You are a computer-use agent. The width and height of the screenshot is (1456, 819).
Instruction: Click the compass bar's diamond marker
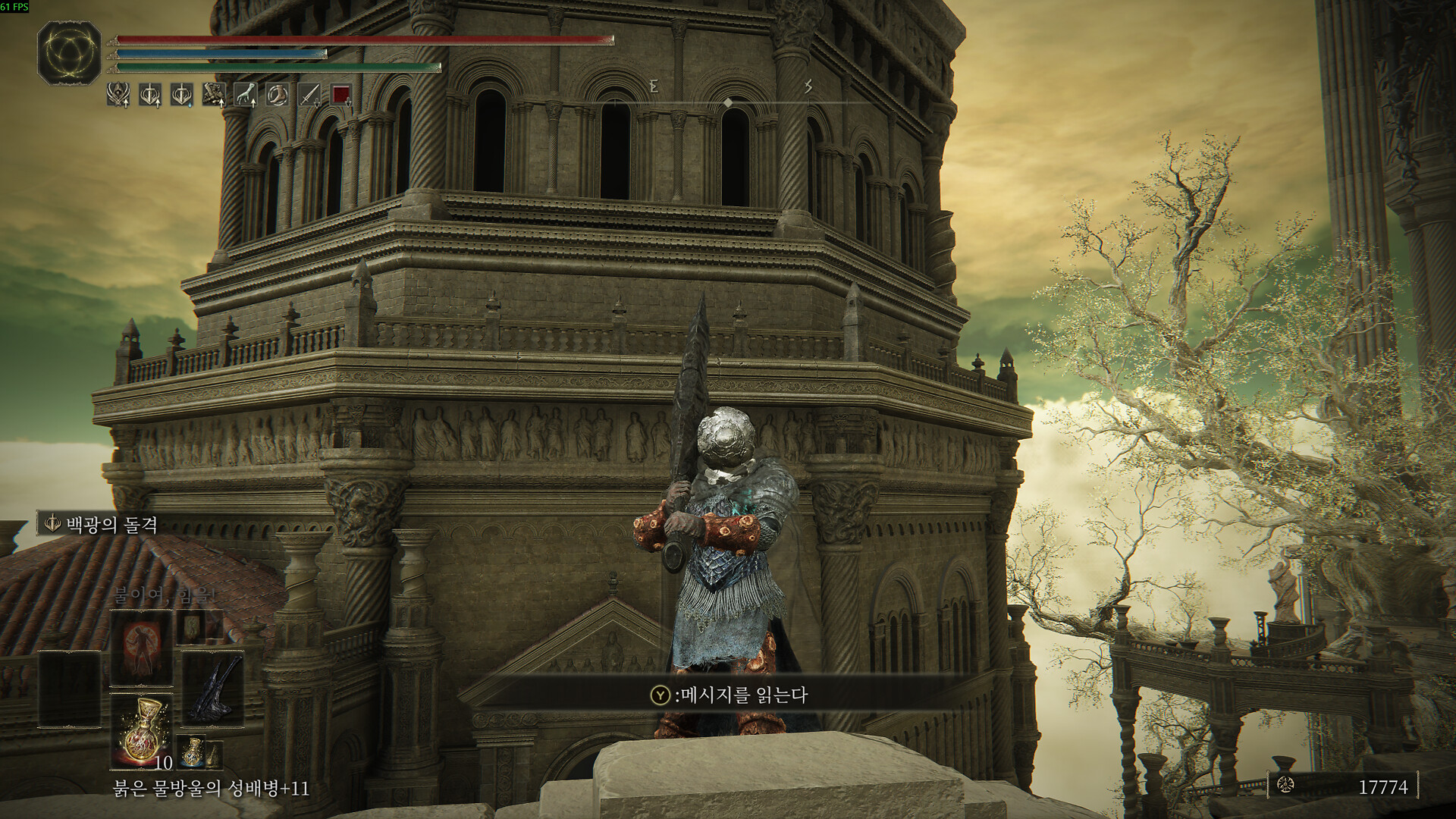pyautogui.click(x=728, y=102)
